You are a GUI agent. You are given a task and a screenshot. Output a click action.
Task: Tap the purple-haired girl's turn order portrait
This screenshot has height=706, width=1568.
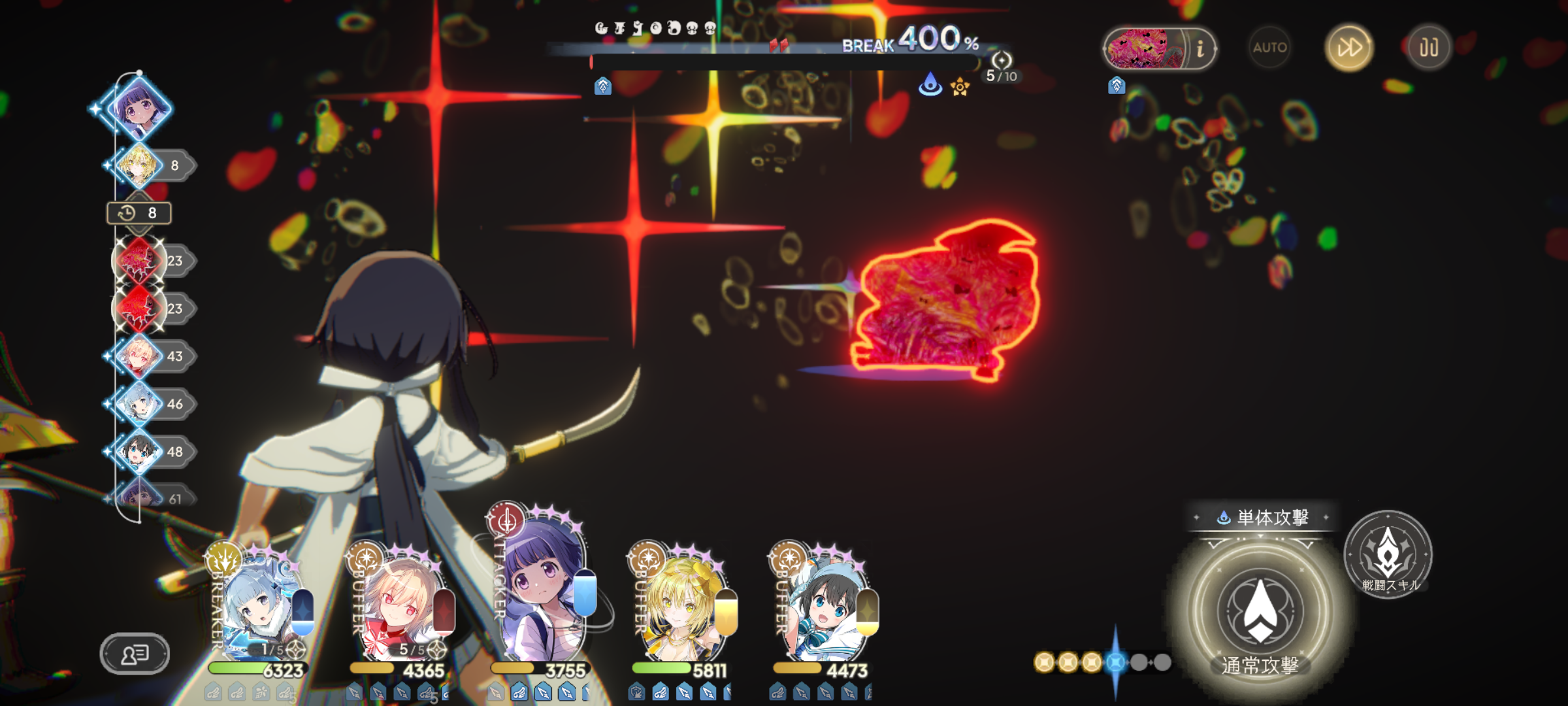click(139, 108)
